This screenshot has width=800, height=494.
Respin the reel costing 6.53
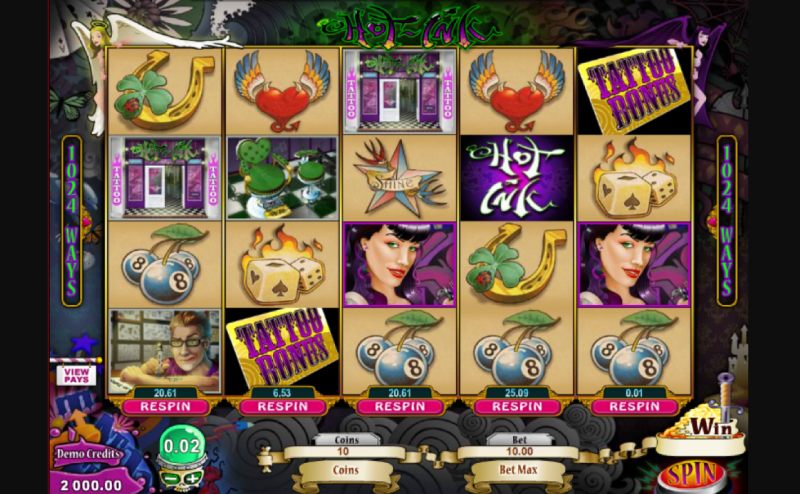point(282,407)
